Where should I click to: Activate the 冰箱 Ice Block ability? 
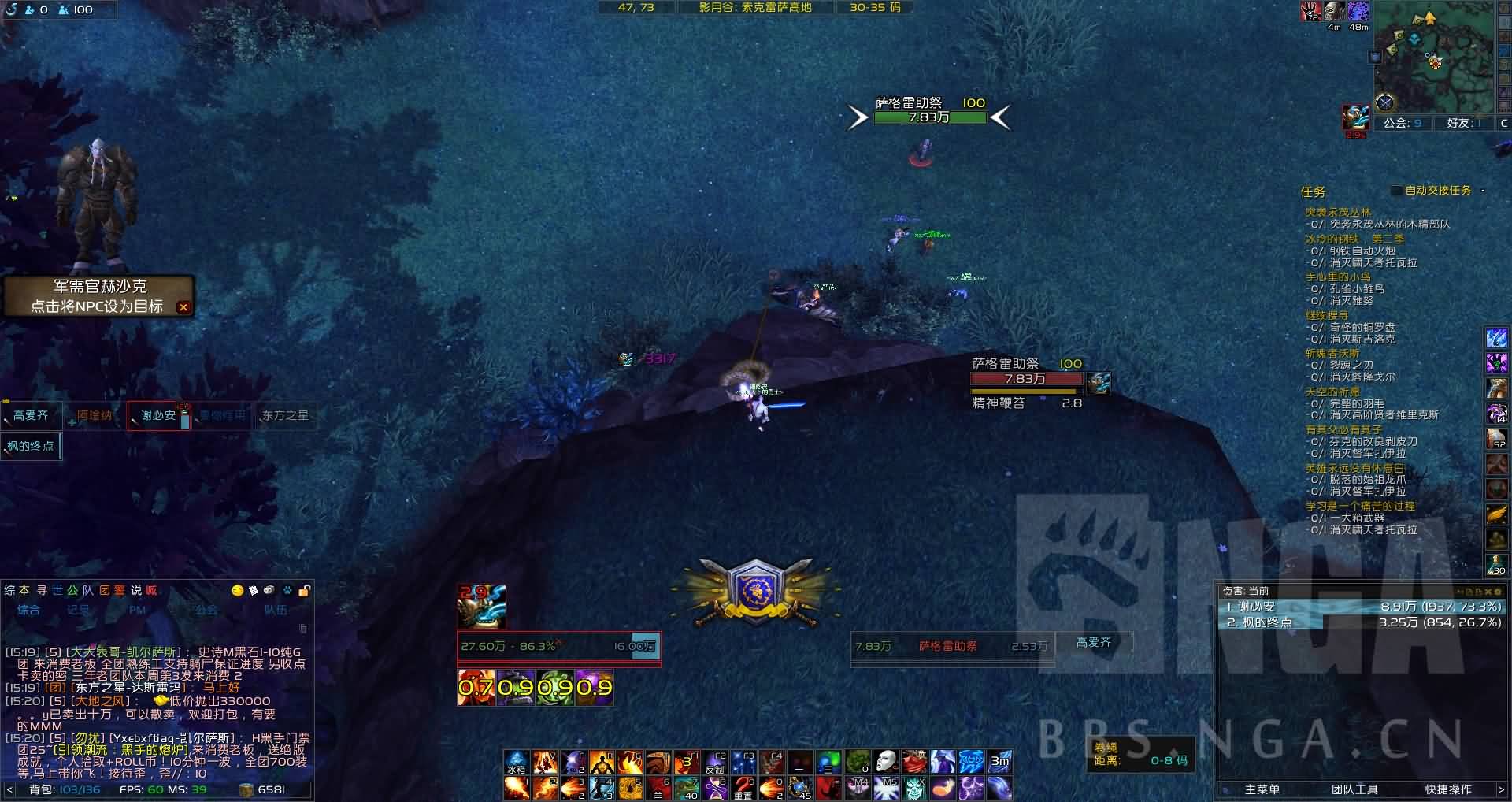tap(516, 763)
